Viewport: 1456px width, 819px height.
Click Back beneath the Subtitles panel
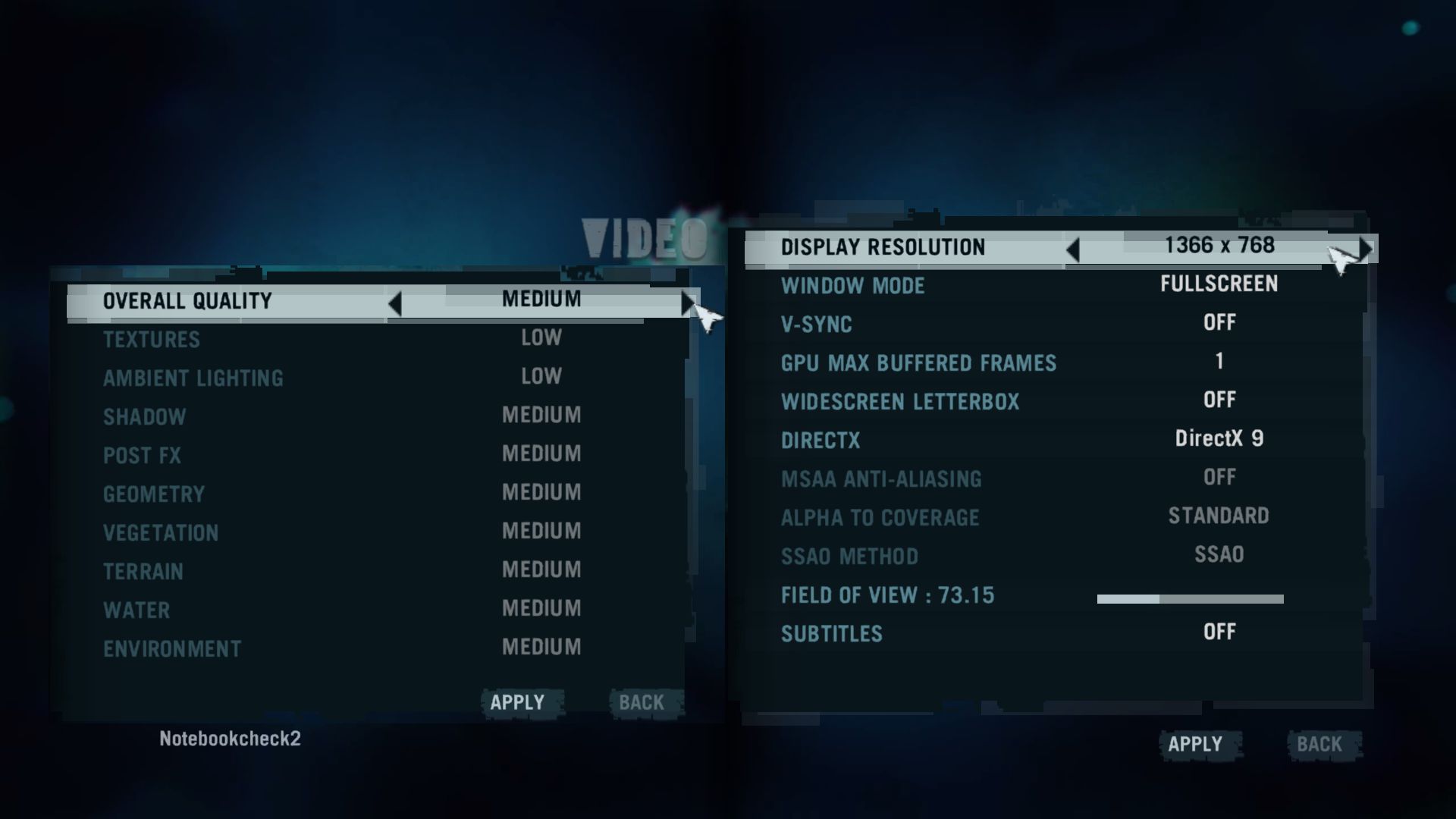[x=1319, y=745]
